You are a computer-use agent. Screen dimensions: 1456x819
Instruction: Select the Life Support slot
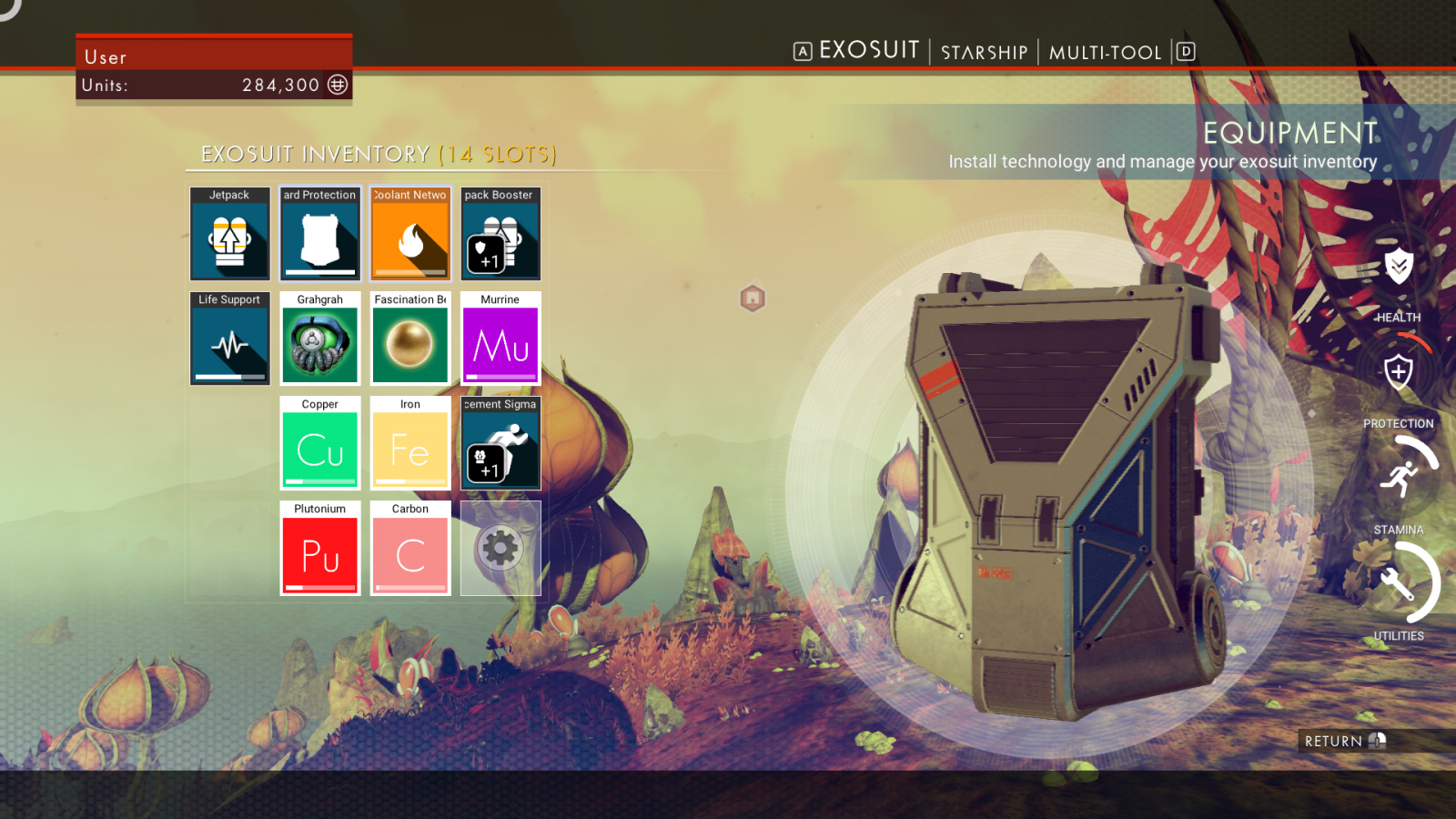(229, 339)
